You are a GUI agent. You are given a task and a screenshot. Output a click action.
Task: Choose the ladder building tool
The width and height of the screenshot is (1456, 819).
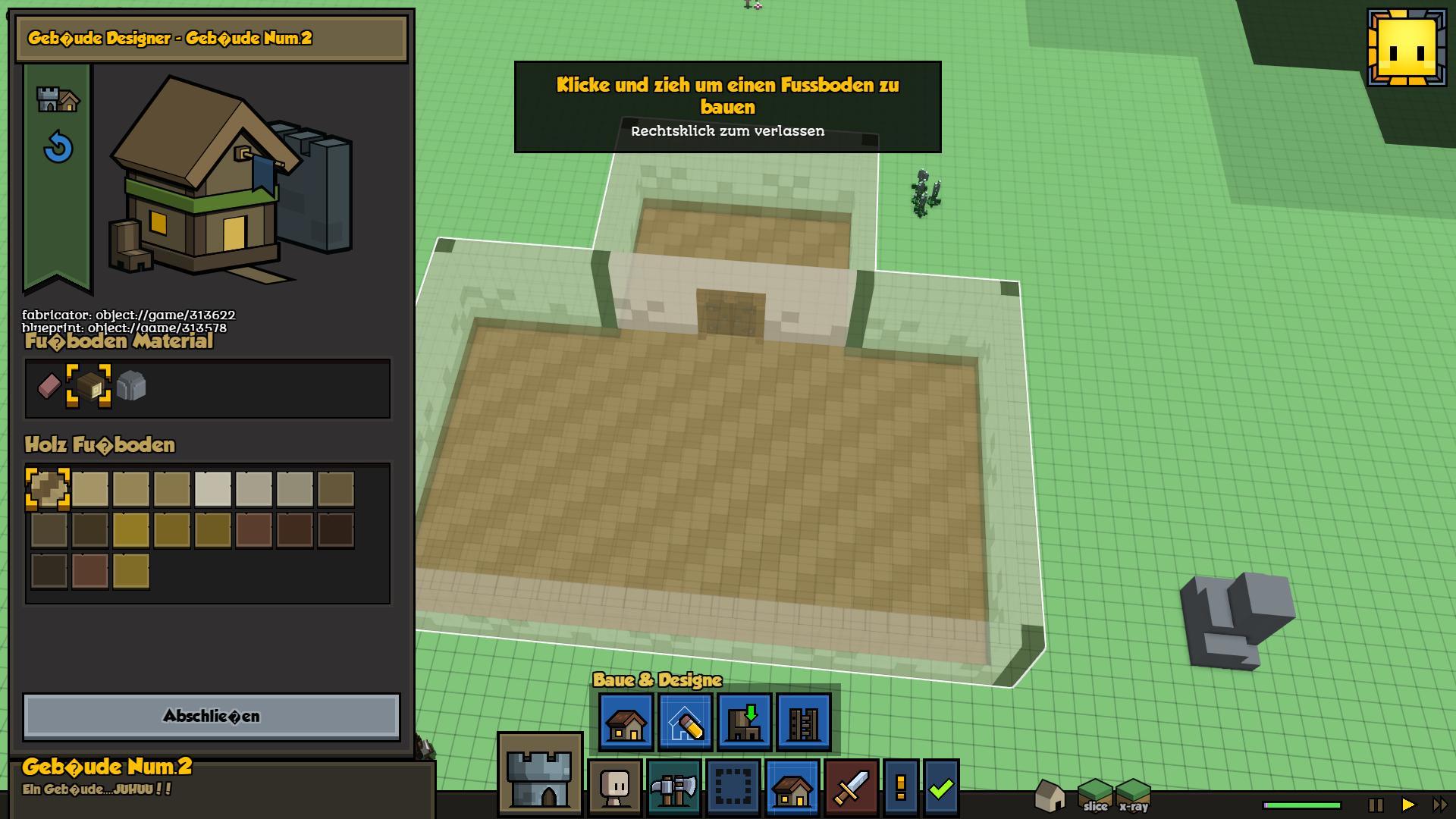(x=803, y=722)
